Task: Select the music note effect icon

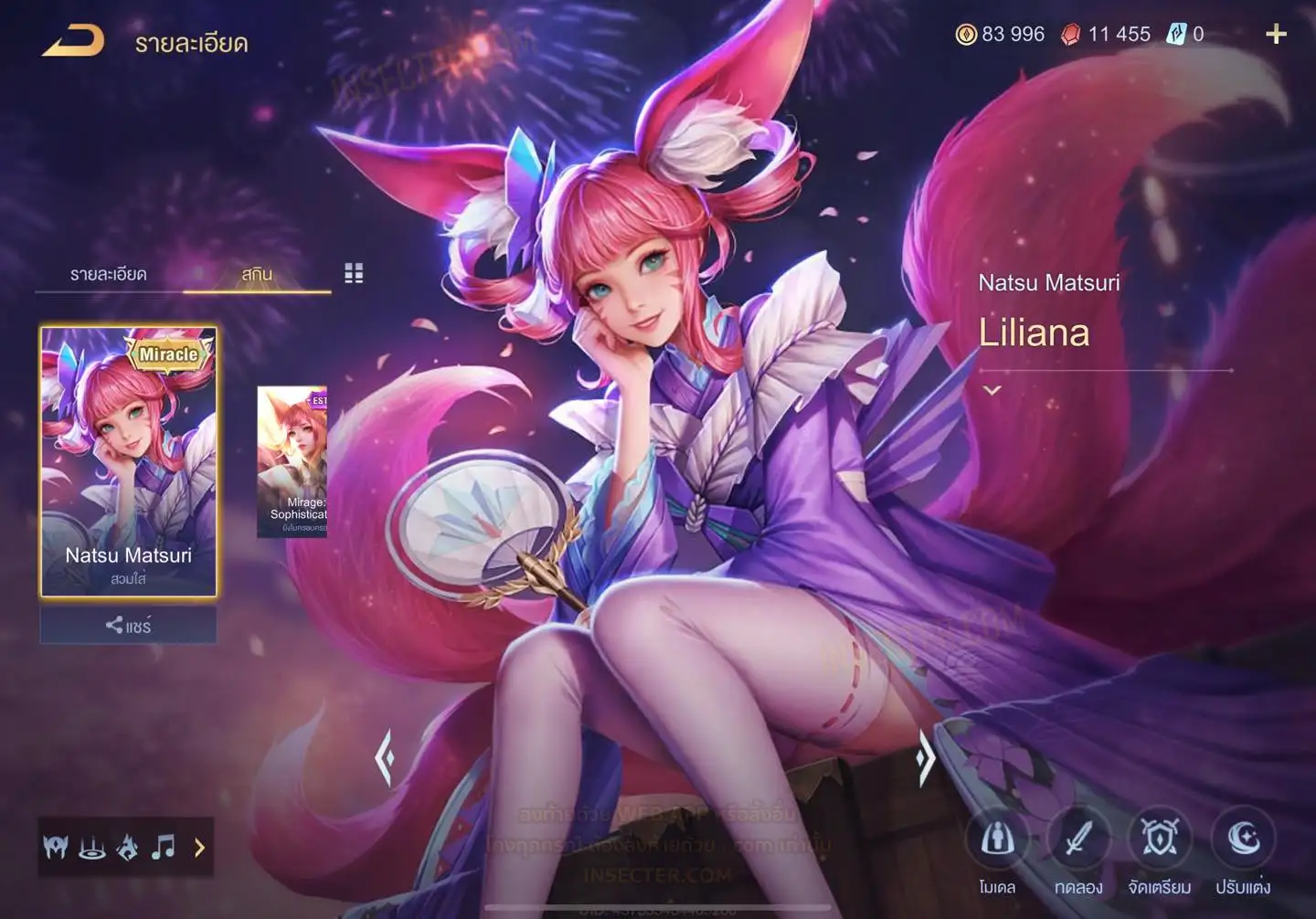Action: click(x=163, y=848)
